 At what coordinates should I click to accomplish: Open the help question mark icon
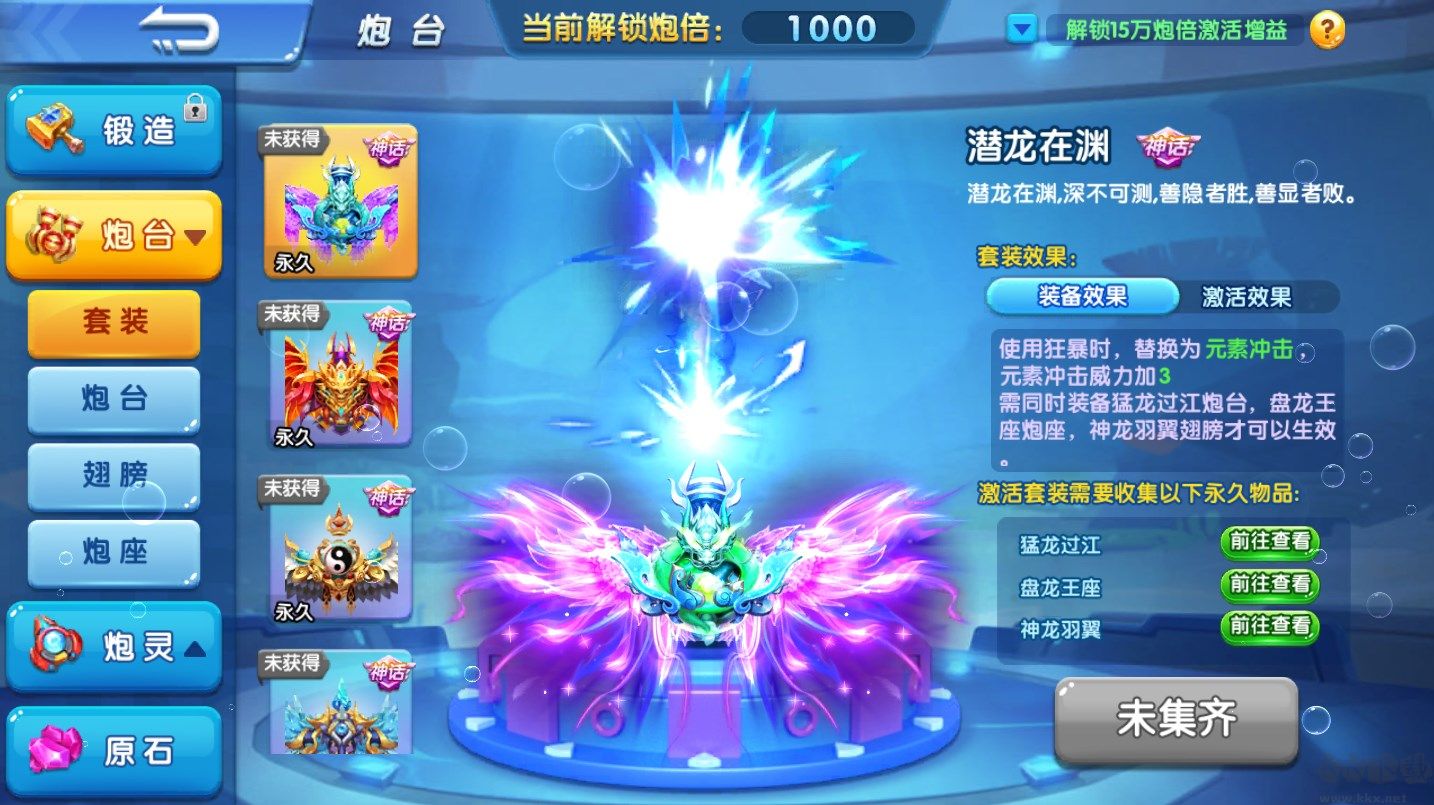coord(1326,30)
